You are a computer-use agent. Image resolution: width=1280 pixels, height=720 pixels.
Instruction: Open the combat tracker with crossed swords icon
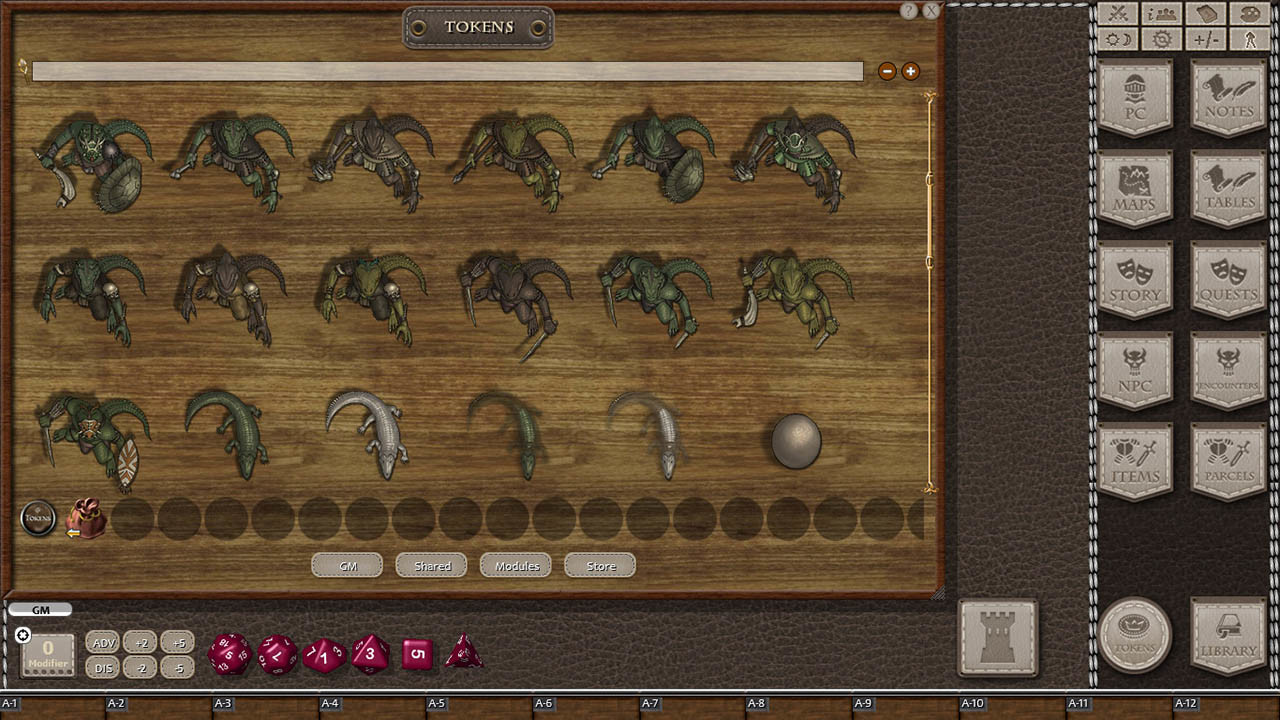coord(1118,14)
